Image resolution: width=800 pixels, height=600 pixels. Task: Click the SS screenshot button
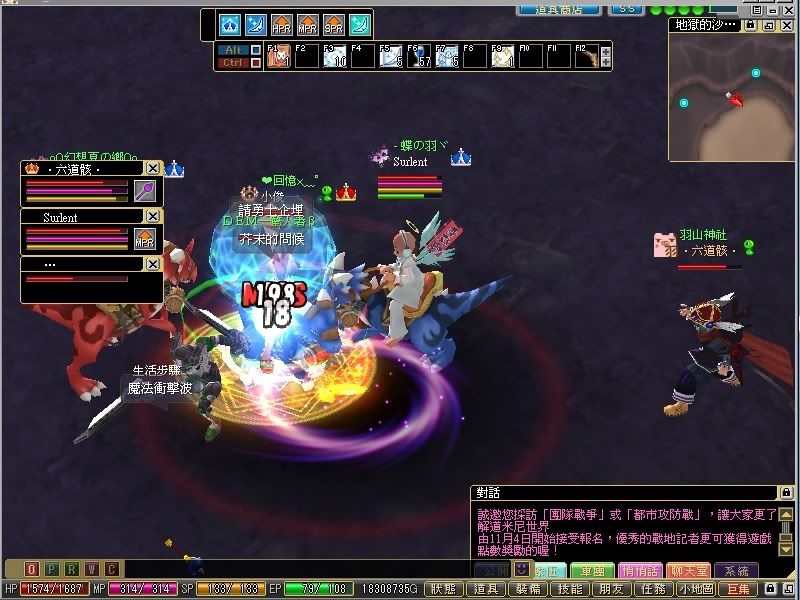point(627,8)
